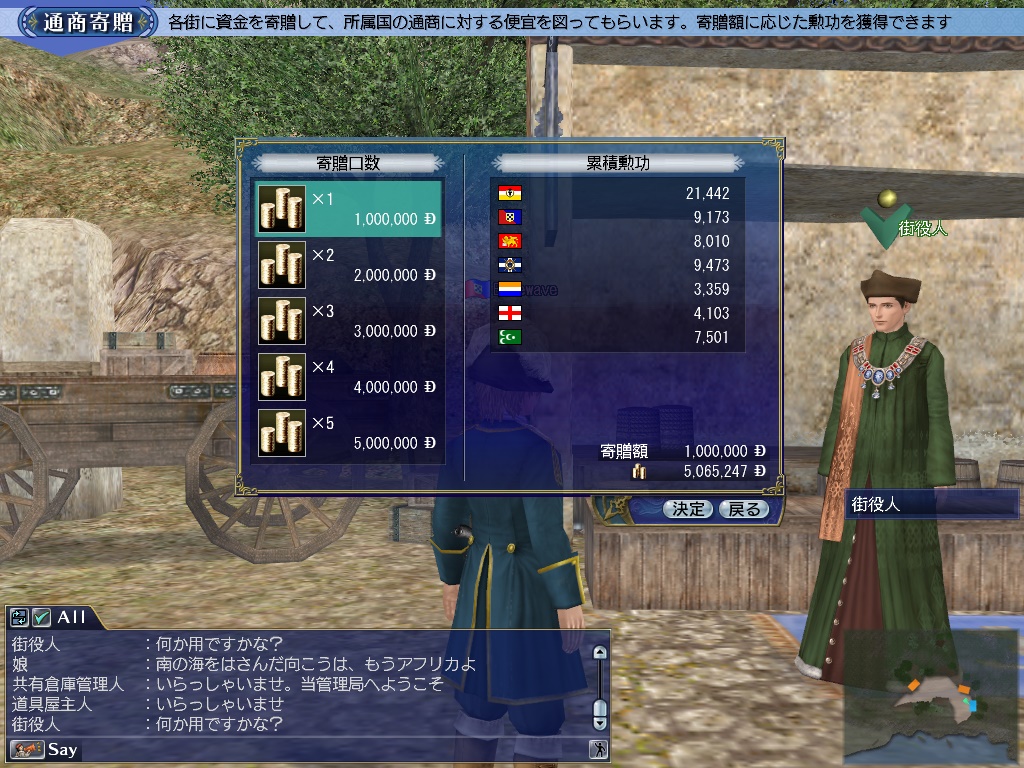The image size is (1024, 768).
Task: Select the 街役人 target name plate
Action: 930,505
